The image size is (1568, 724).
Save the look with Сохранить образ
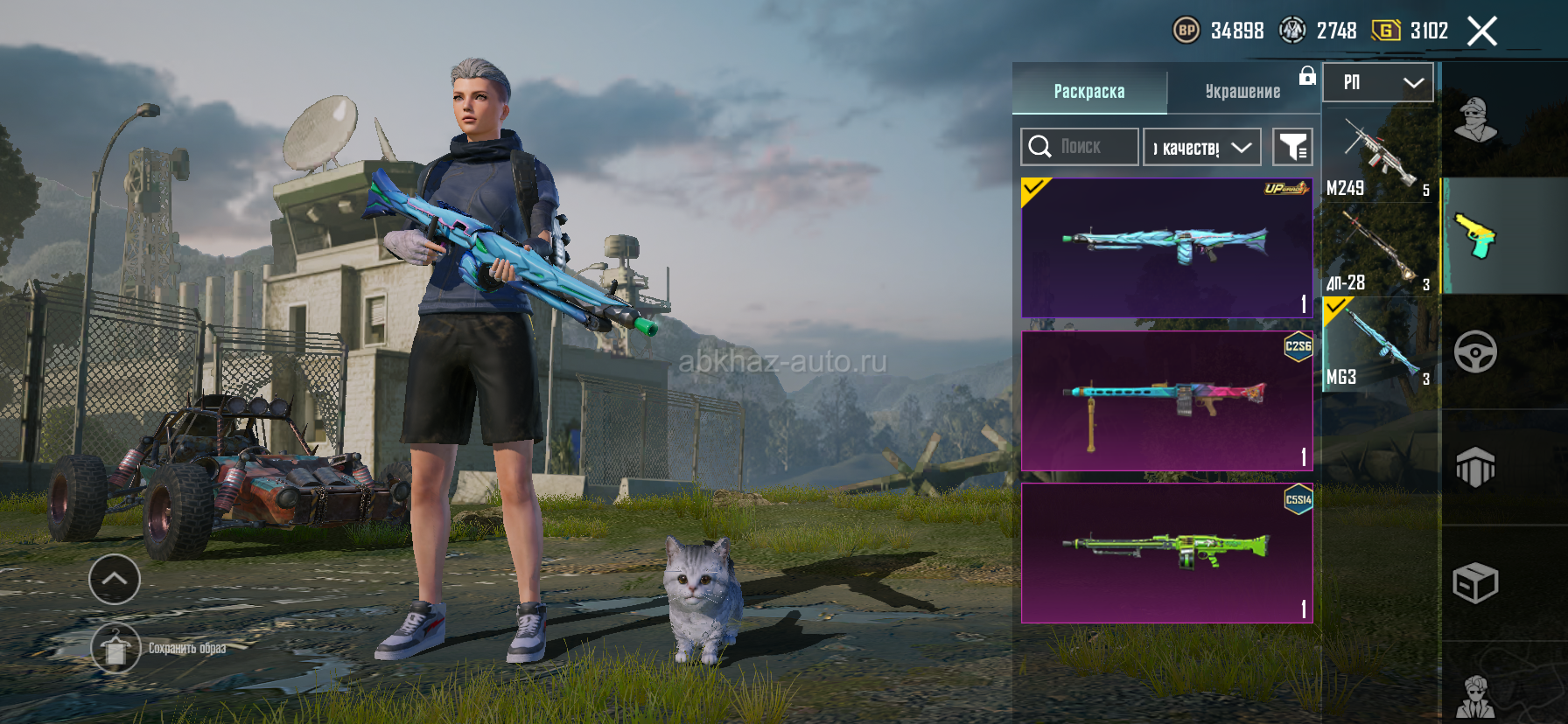[115, 649]
